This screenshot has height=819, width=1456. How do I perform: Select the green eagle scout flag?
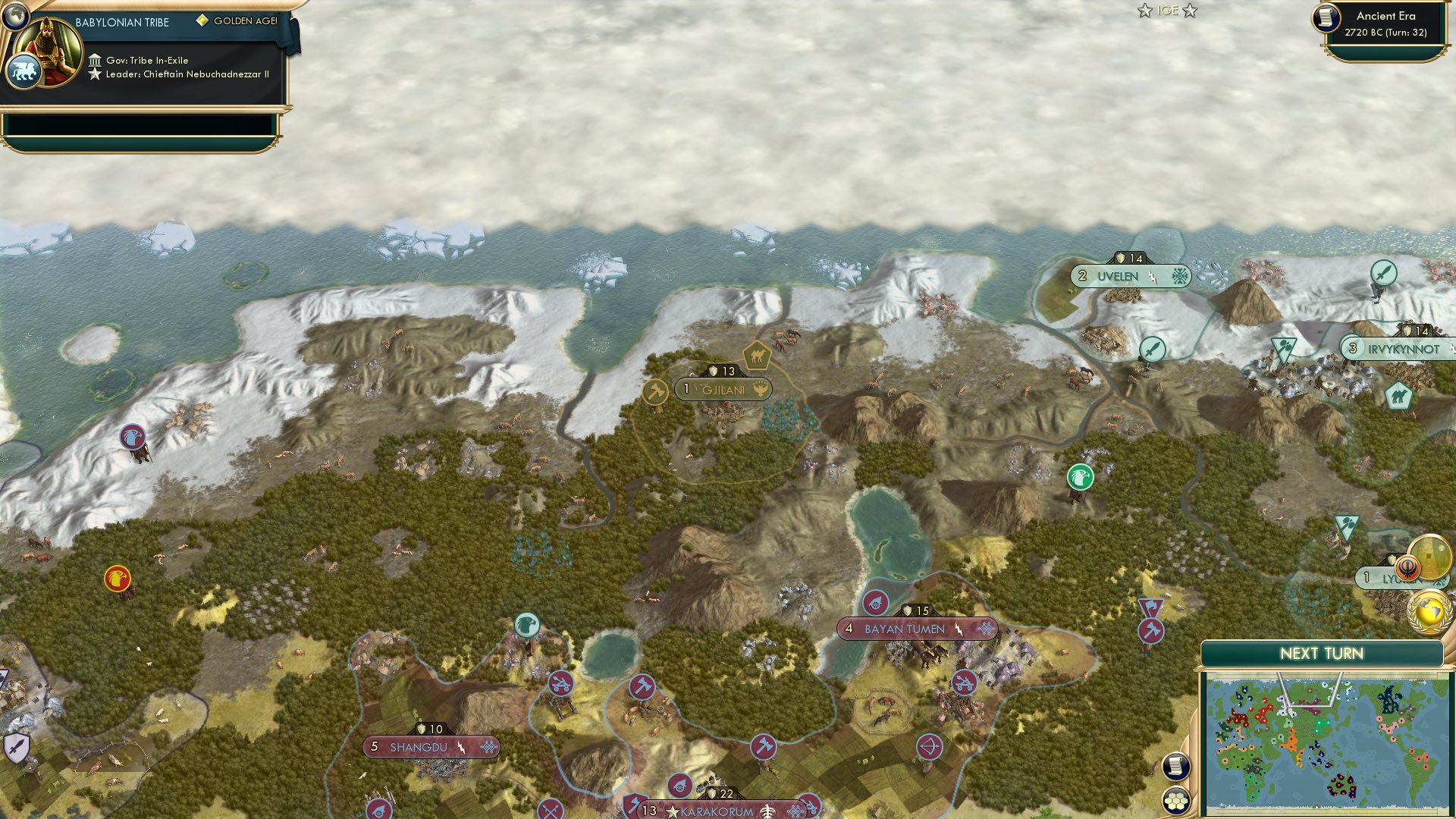point(1081,478)
